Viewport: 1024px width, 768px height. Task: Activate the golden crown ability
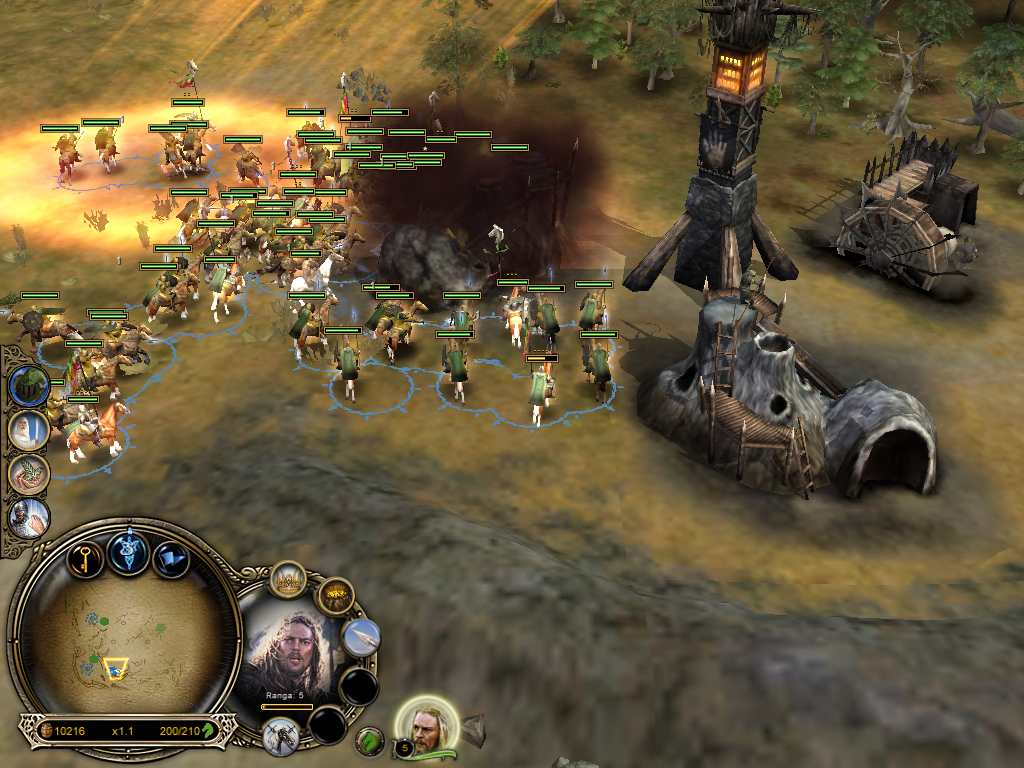click(x=288, y=580)
